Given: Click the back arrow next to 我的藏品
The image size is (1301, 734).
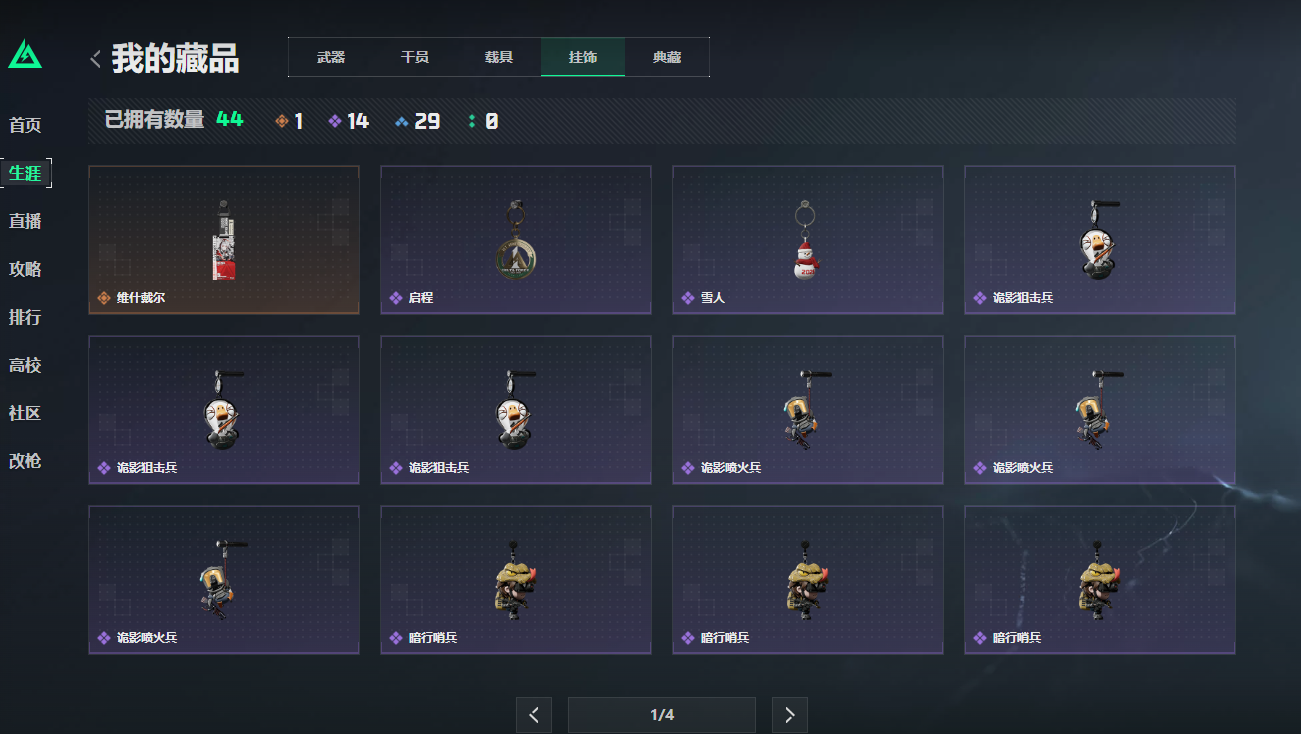Looking at the screenshot, I should [x=93, y=58].
